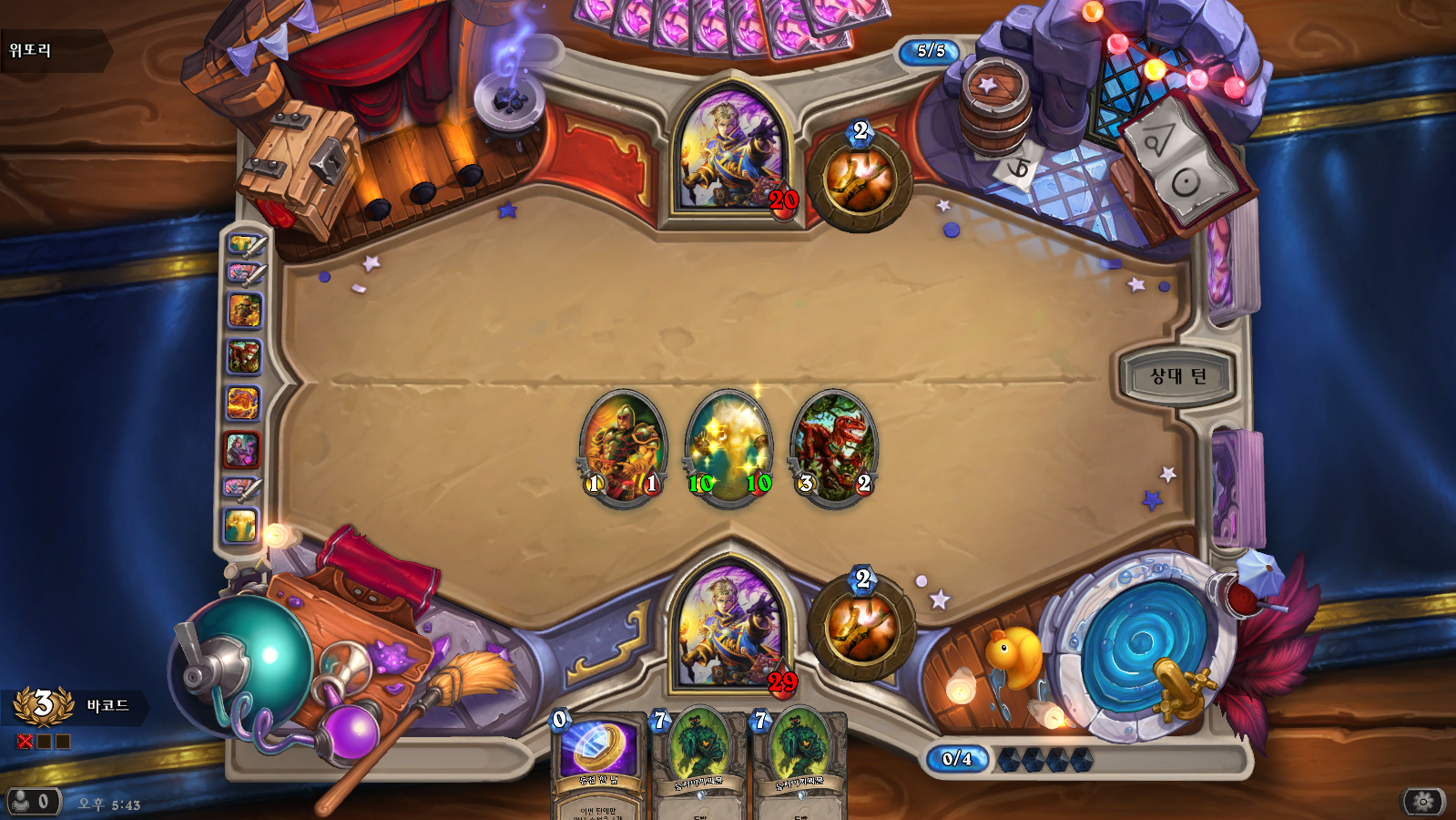Inspect the hero power beside the 20-health hero
Viewport: 1456px width, 820px height.
click(860, 179)
